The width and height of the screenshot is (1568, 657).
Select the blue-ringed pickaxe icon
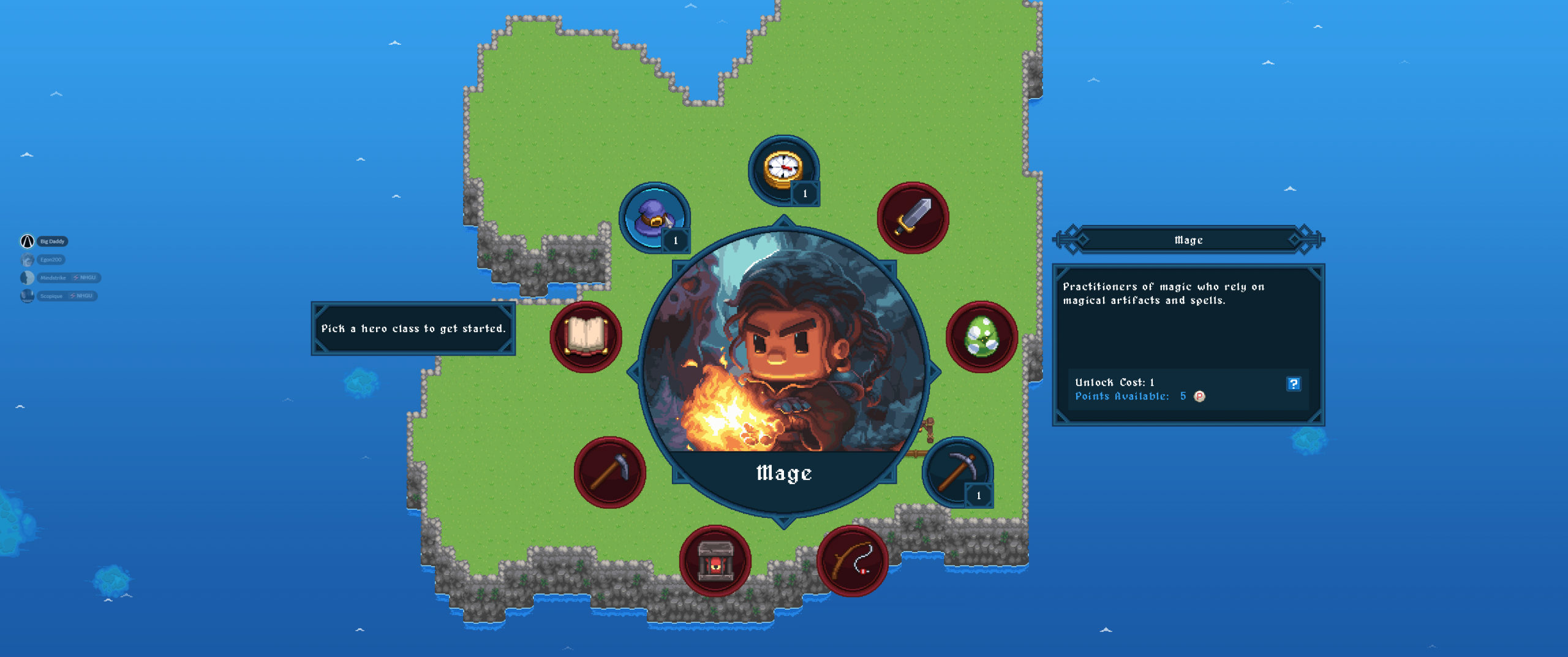tap(957, 472)
